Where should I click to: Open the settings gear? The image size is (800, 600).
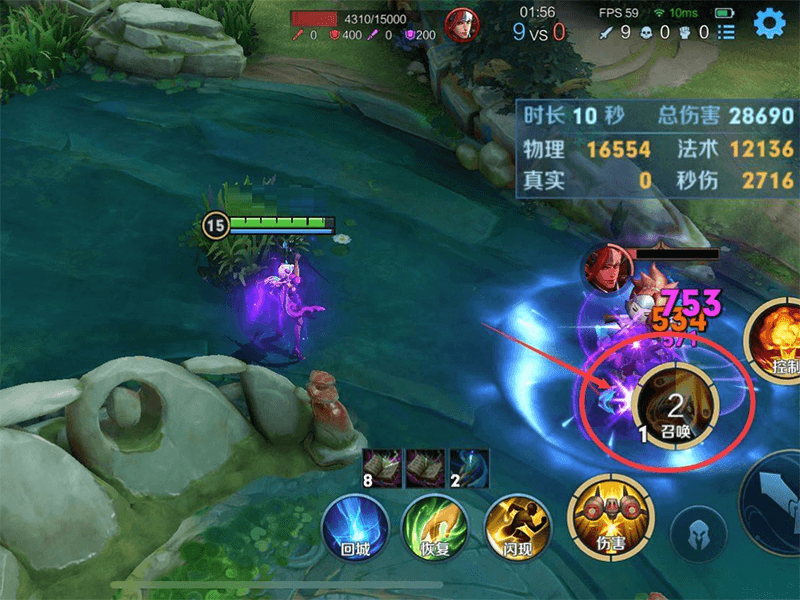769,22
